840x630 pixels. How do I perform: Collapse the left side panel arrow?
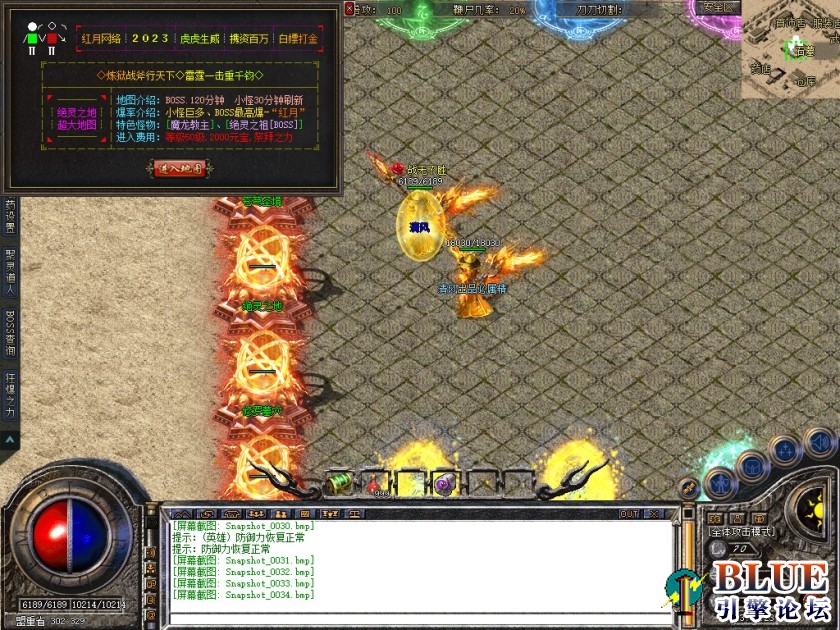coord(10,439)
